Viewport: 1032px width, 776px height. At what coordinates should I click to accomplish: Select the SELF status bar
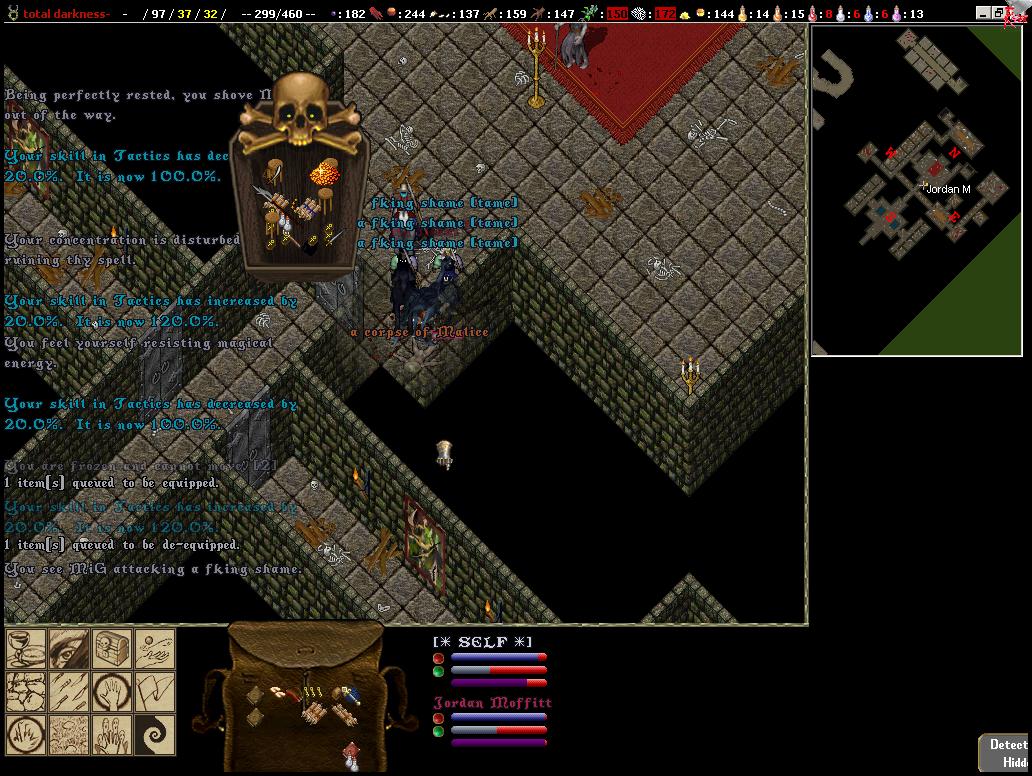coord(490,662)
